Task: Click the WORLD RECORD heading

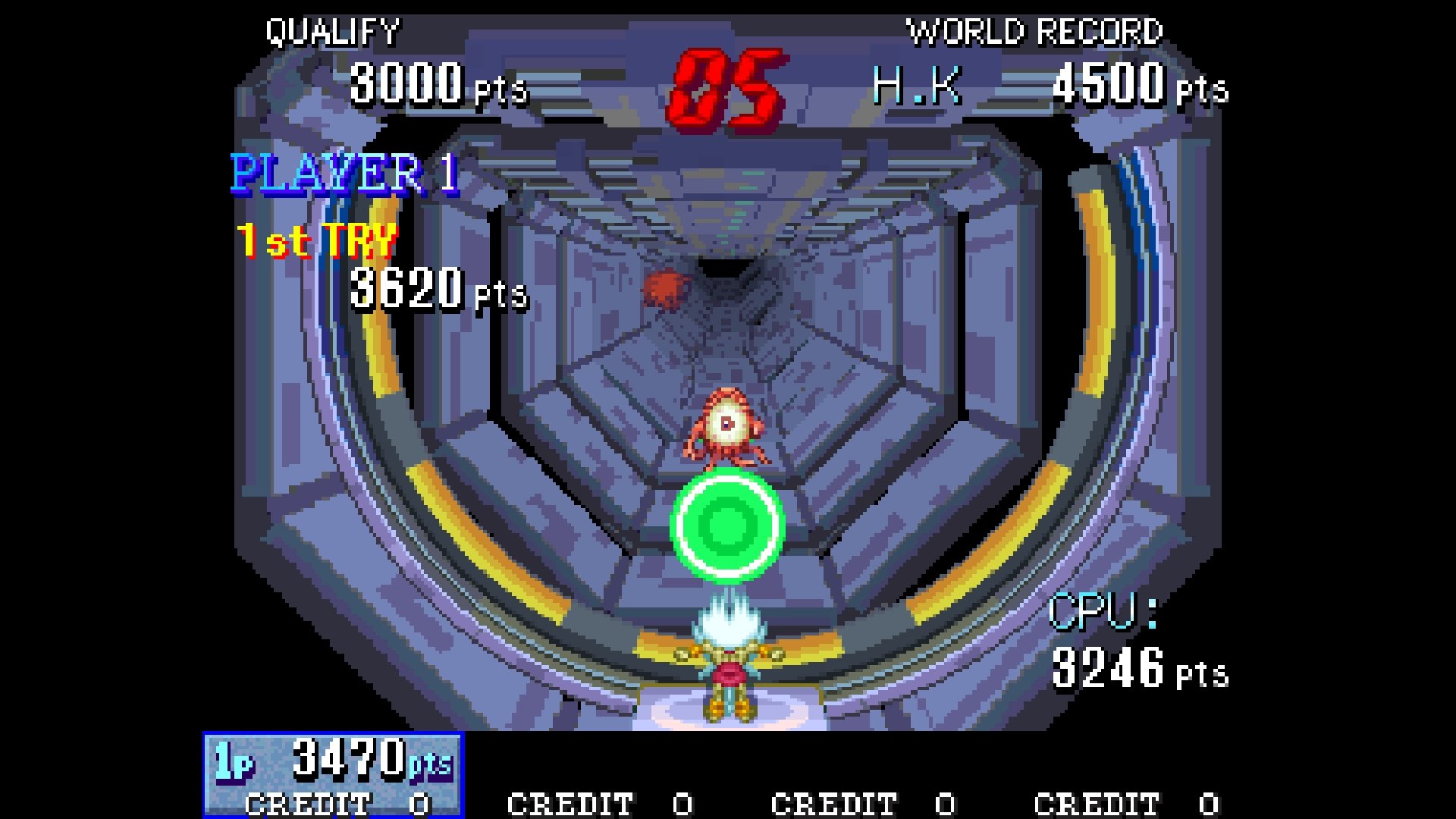Action: tap(1035, 32)
